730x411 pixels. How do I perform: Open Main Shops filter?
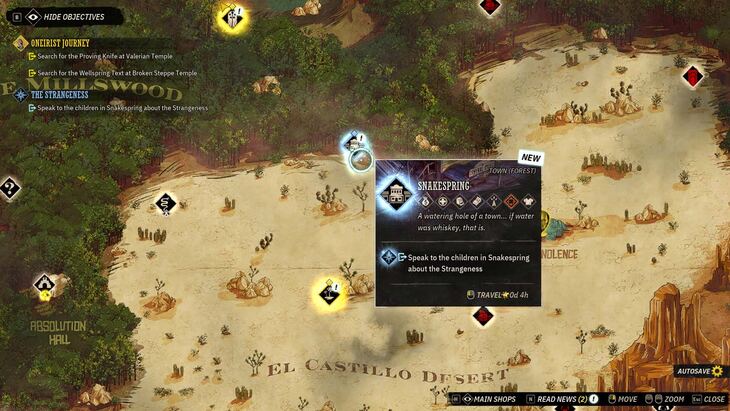(x=488, y=399)
